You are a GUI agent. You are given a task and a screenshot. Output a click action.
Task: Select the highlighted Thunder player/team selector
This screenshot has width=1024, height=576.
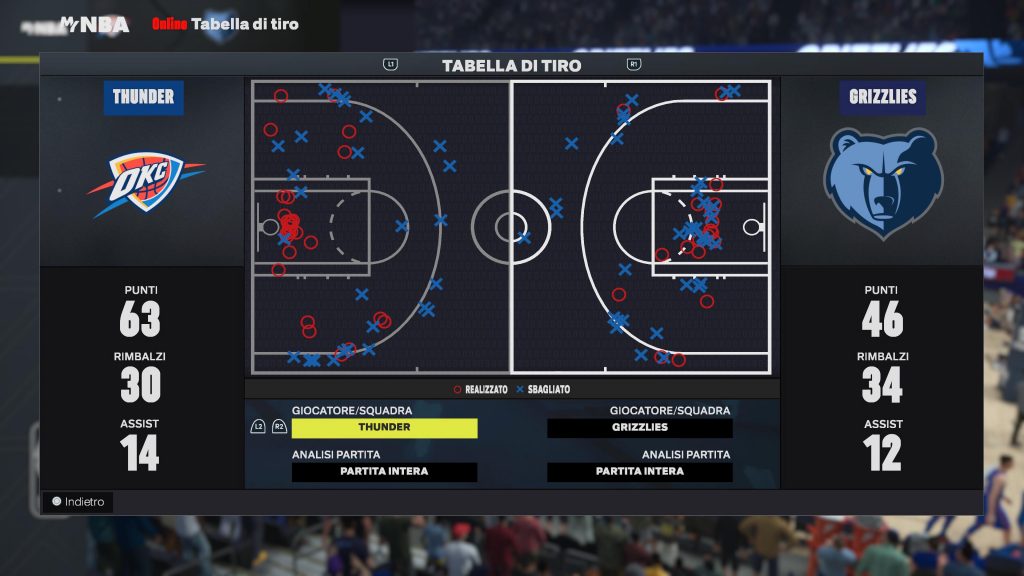click(384, 428)
